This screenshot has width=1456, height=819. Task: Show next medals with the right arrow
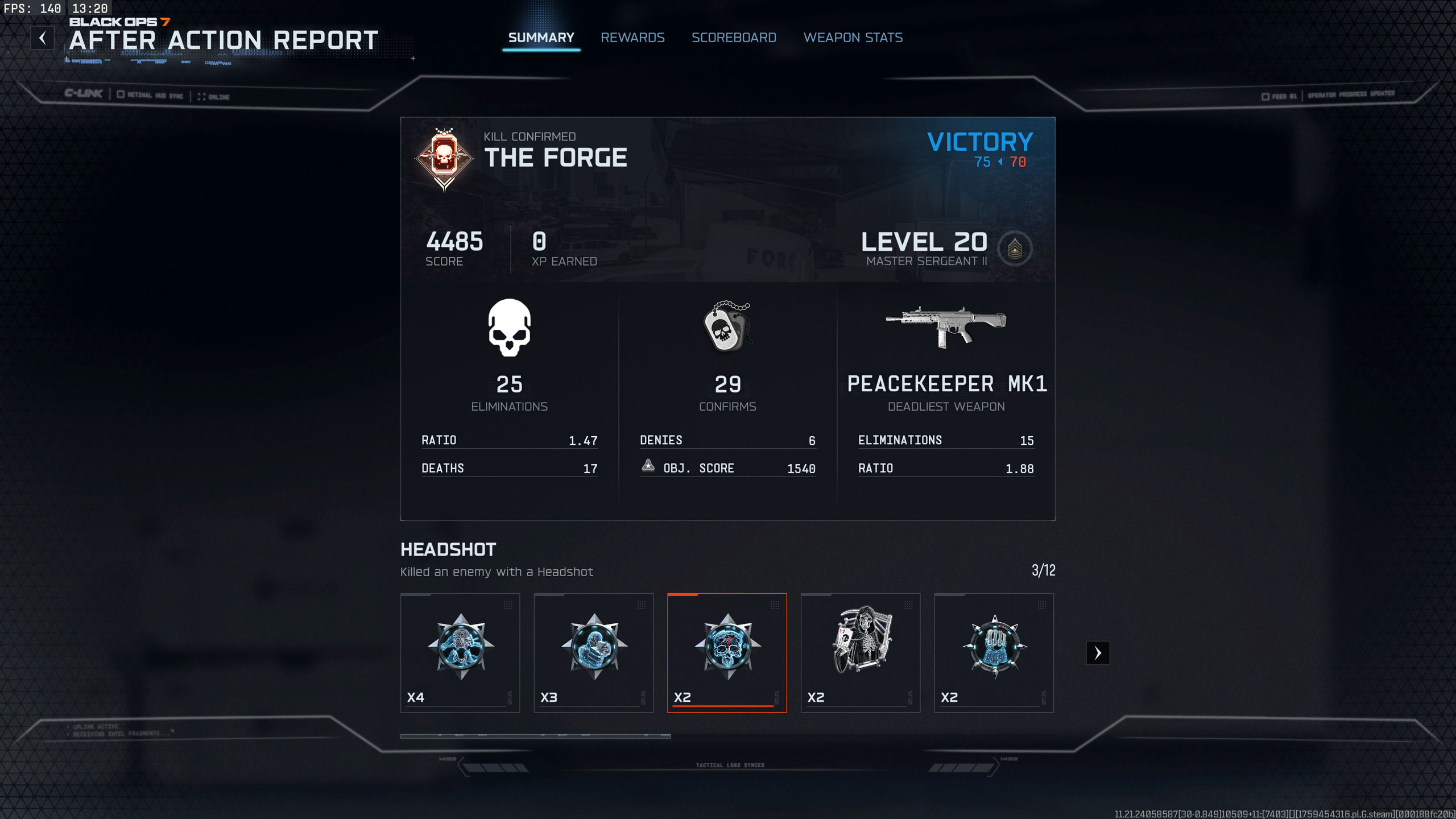(1098, 653)
